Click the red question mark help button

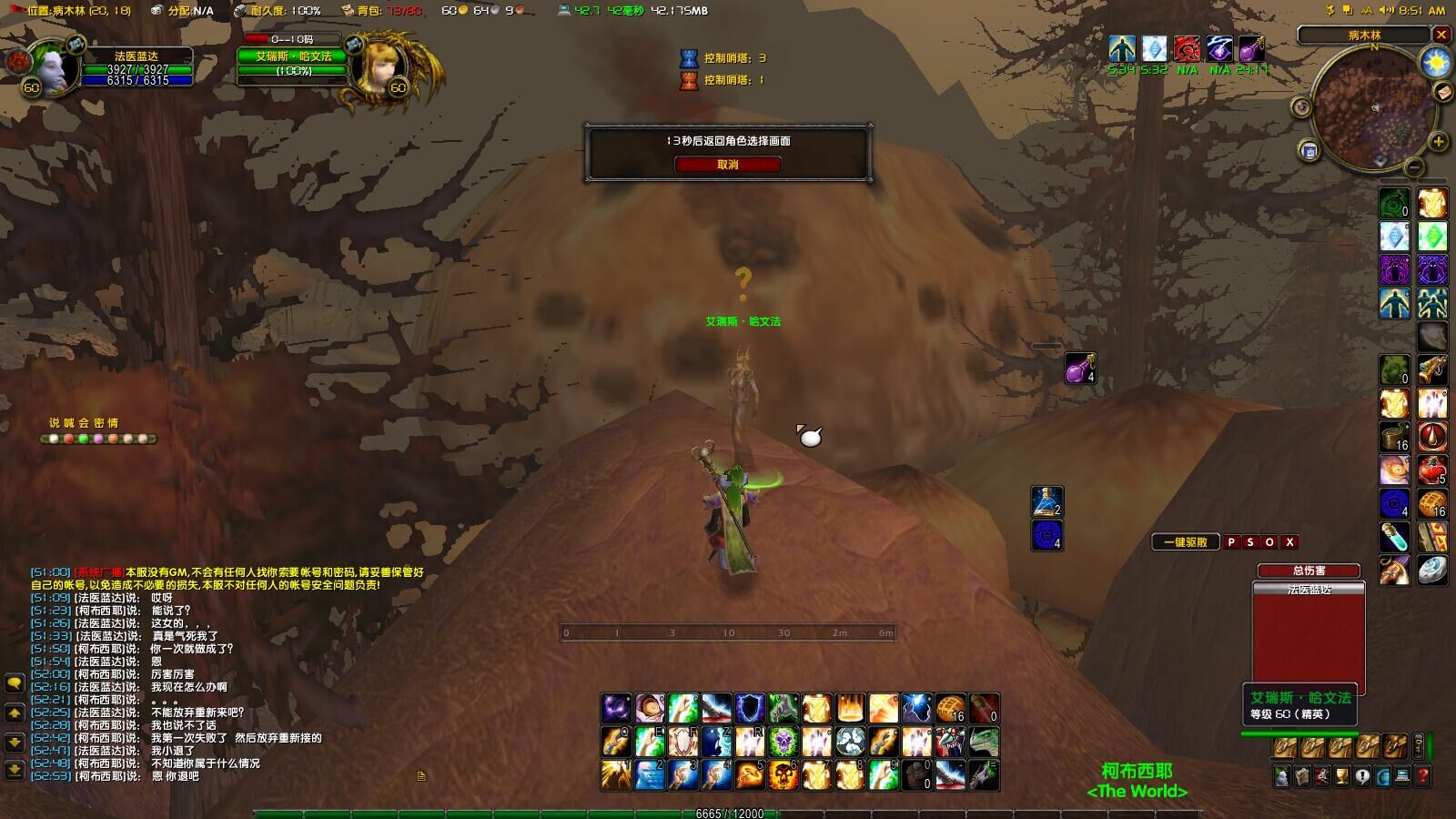(x=1423, y=776)
